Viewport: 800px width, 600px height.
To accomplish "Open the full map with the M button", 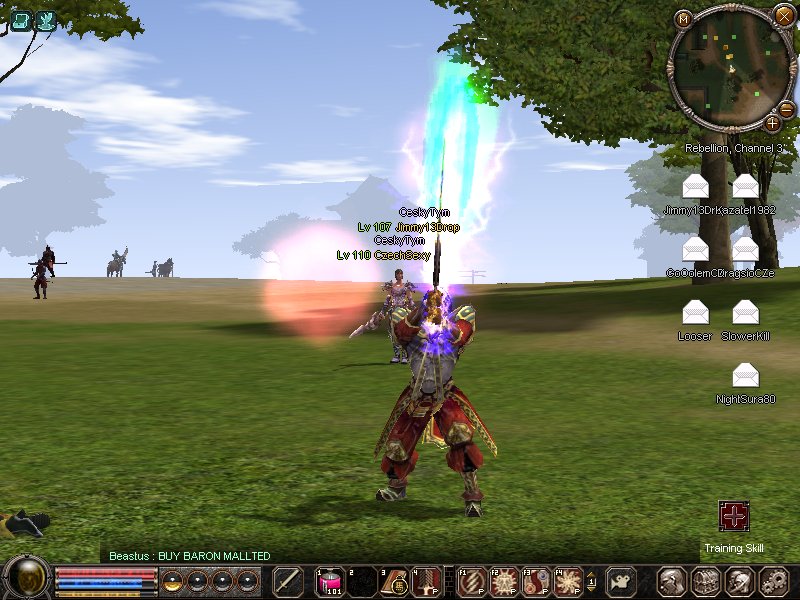I will pos(684,19).
